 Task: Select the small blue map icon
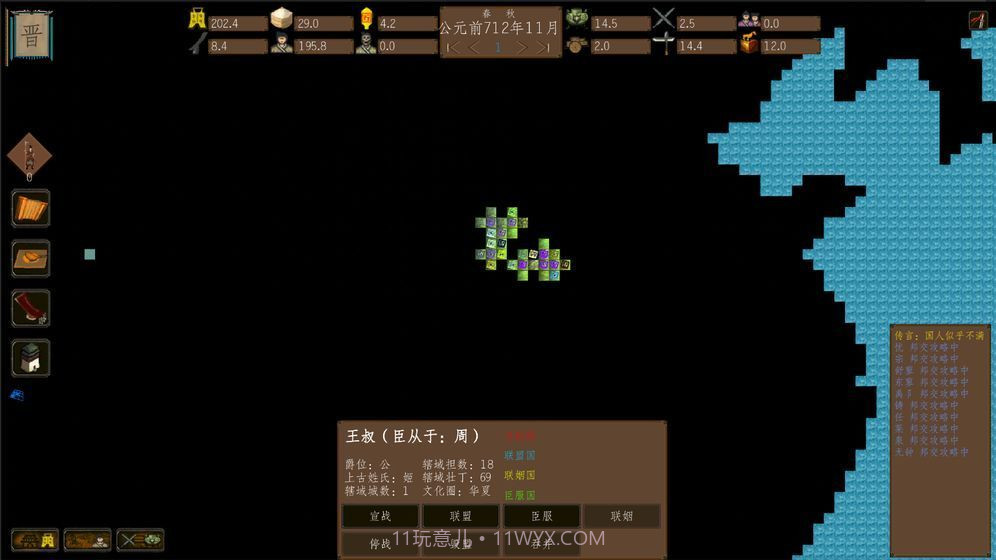coord(16,395)
